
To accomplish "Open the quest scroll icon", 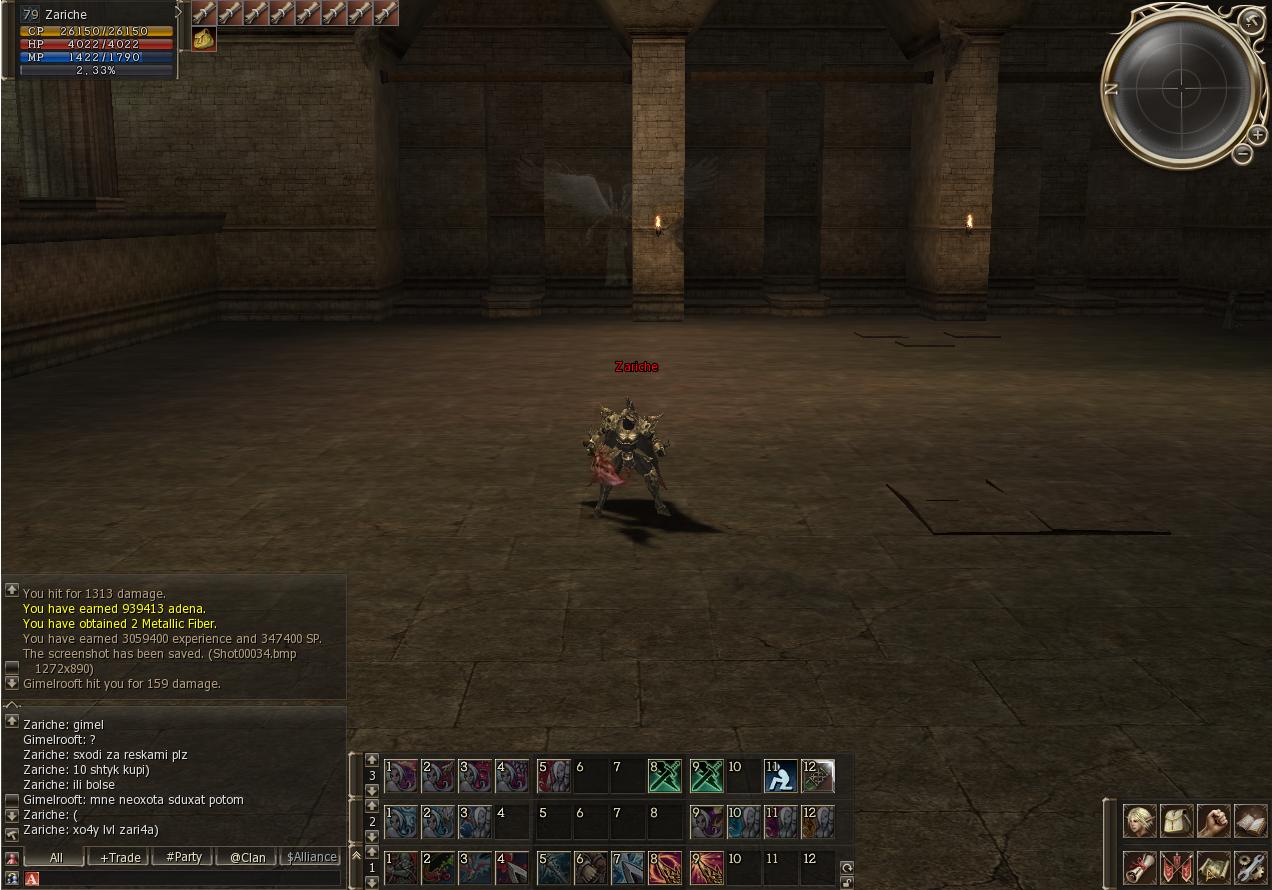I will tap(1140, 866).
